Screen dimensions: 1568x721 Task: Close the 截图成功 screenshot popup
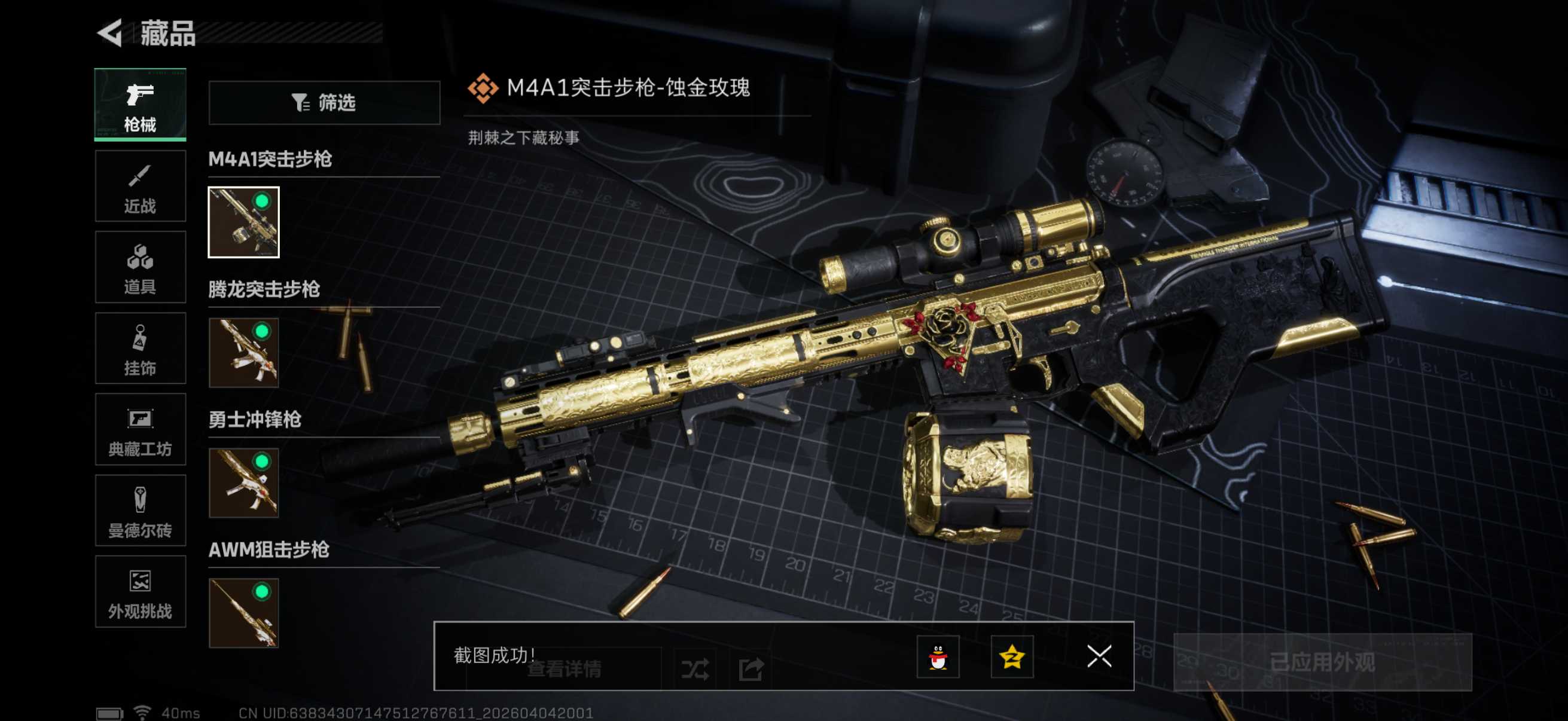coord(1099,656)
